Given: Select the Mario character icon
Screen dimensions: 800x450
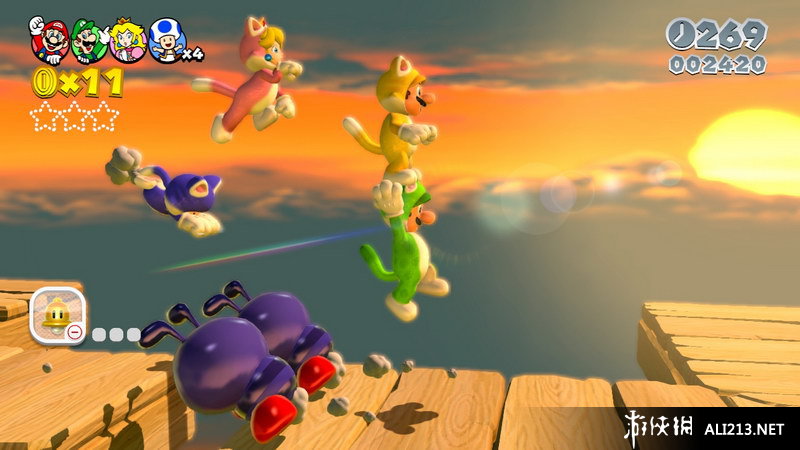Looking at the screenshot, I should coord(48,41).
